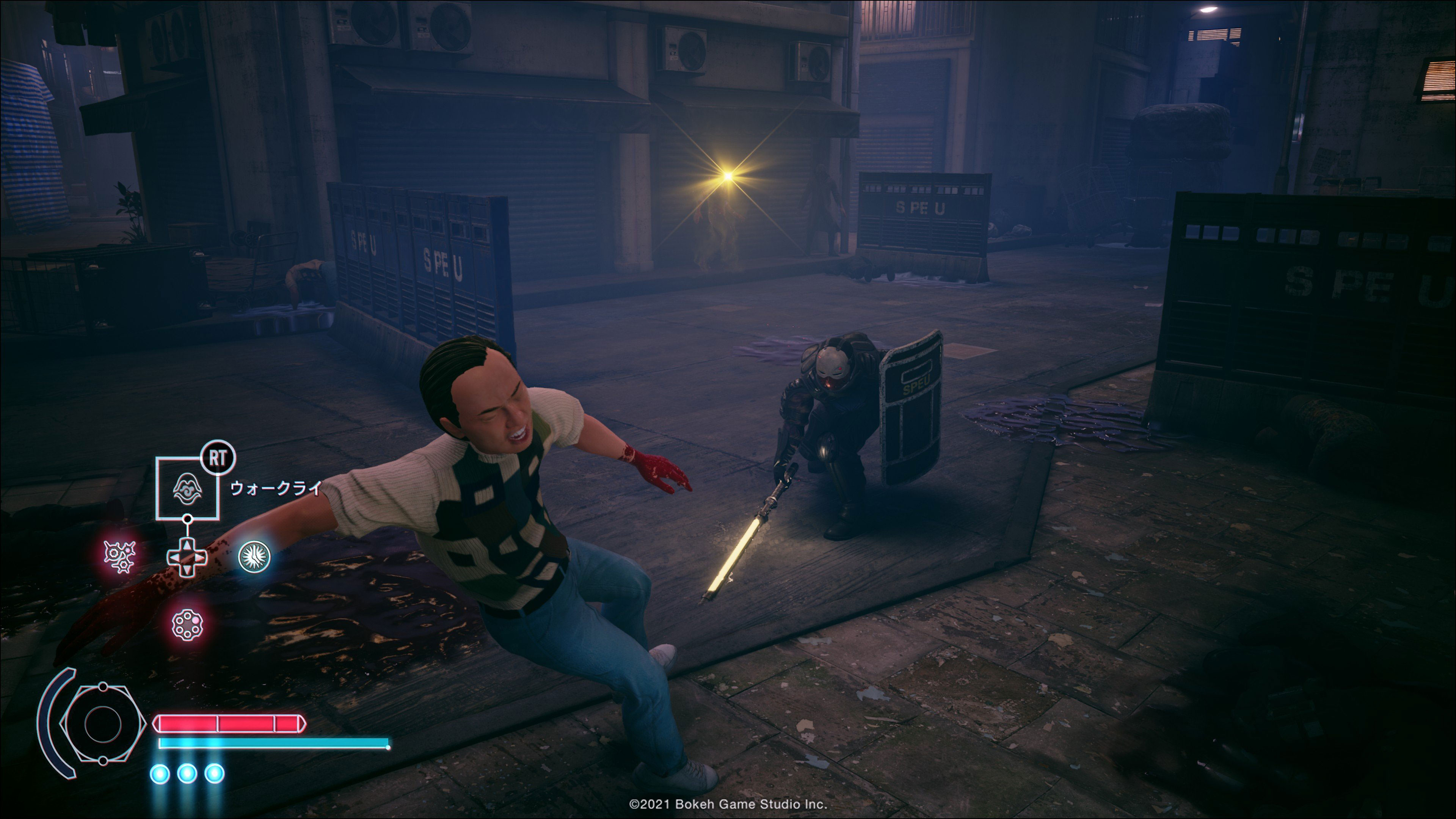Pick the revolver cylinder skill icon
The height and width of the screenshot is (819, 1456).
[x=187, y=624]
